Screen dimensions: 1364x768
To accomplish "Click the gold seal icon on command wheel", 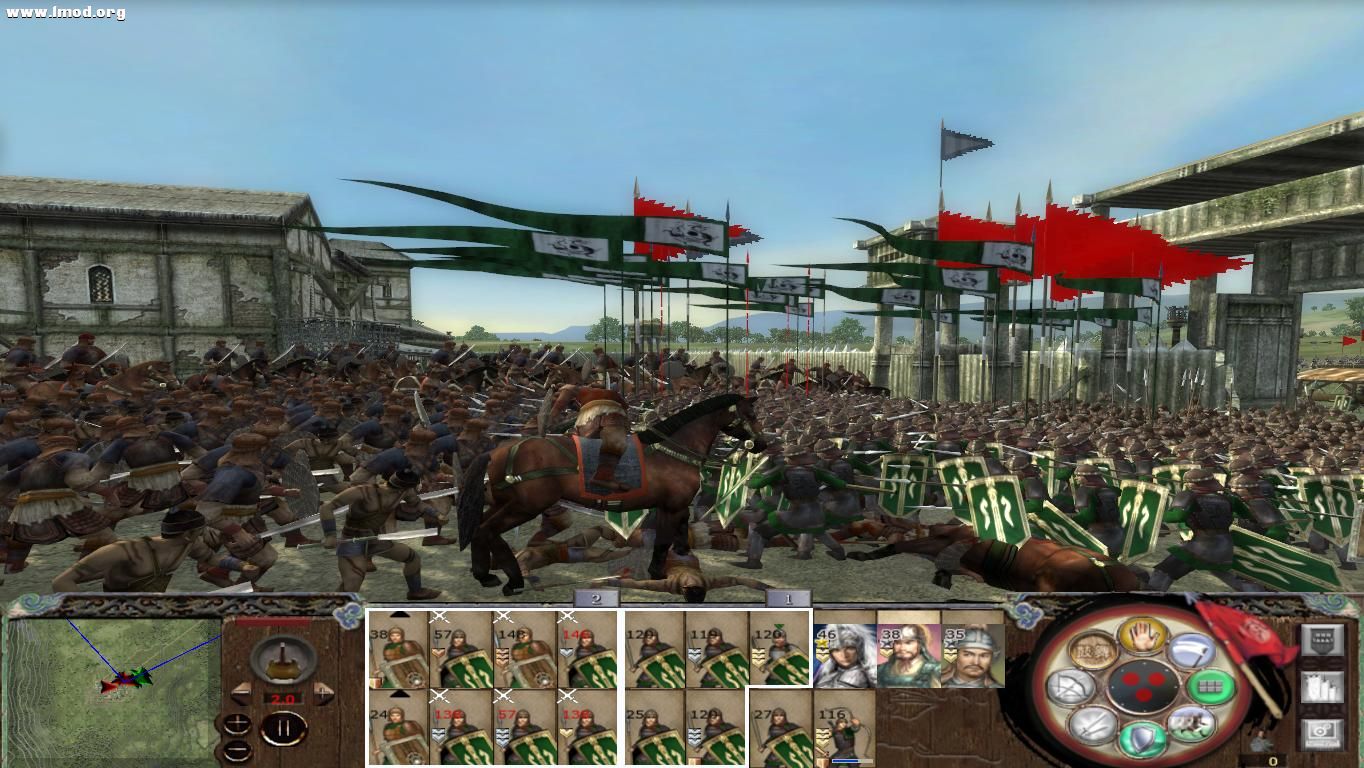I will coord(1092,650).
